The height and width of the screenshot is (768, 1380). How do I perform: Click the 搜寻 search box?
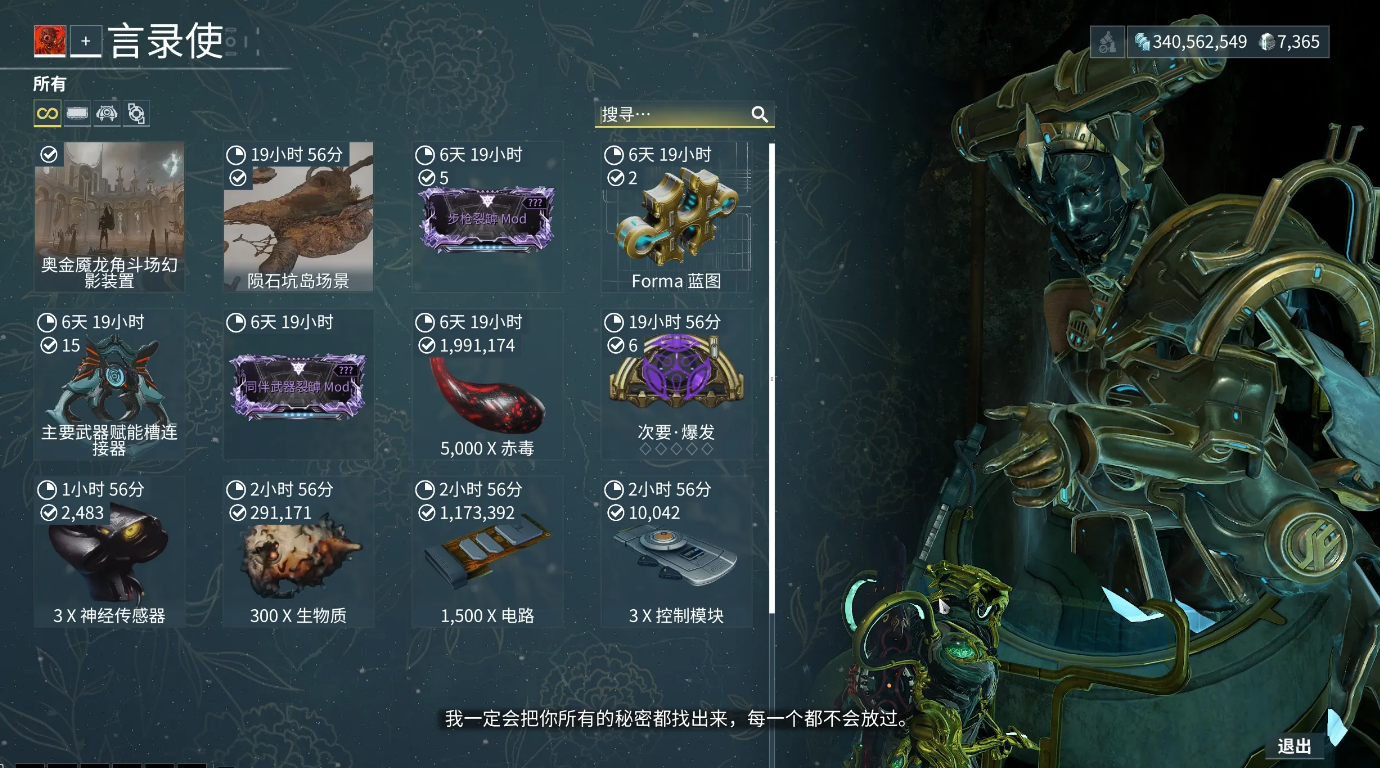[x=674, y=114]
